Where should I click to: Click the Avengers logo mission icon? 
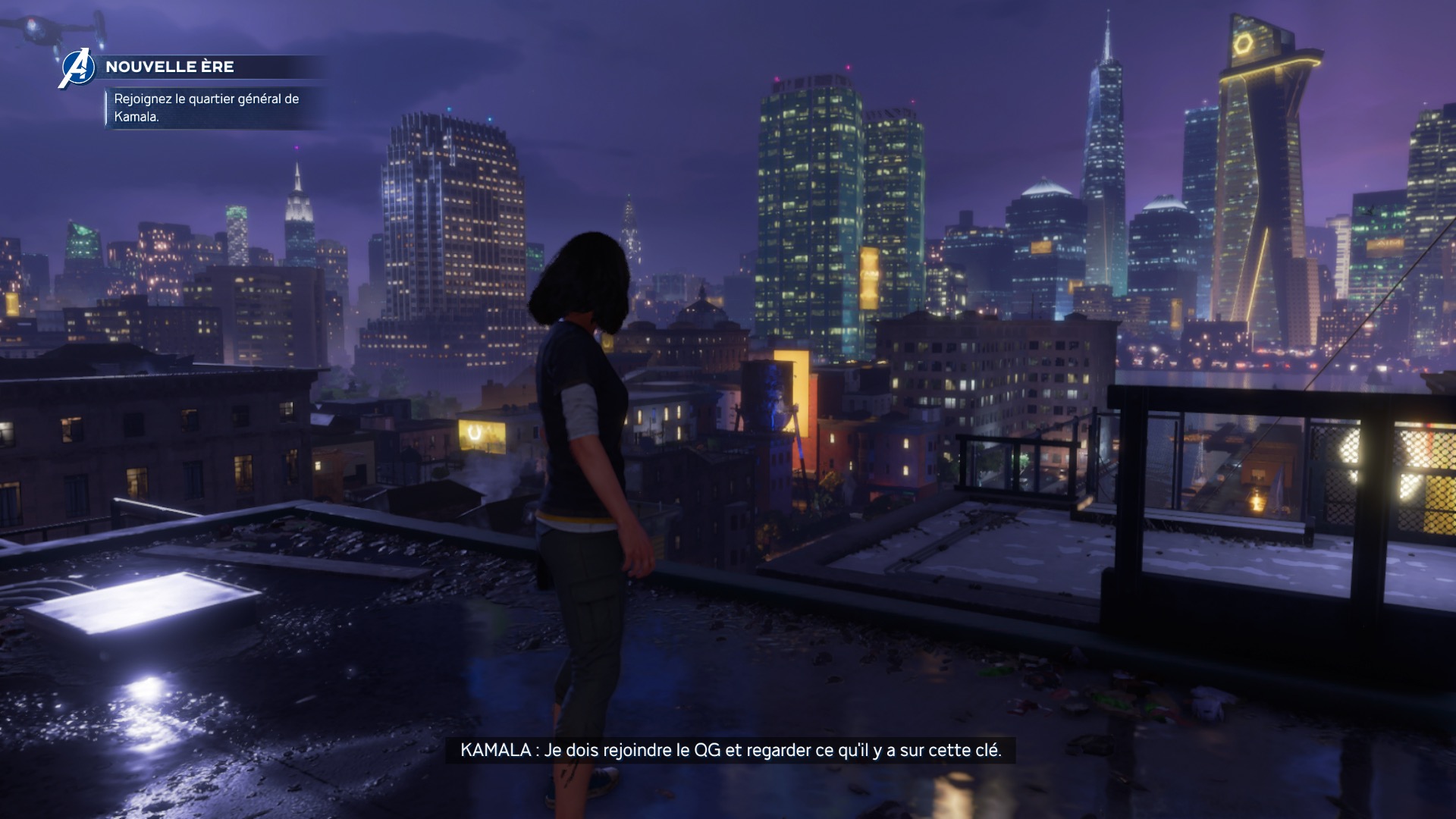coord(77,68)
